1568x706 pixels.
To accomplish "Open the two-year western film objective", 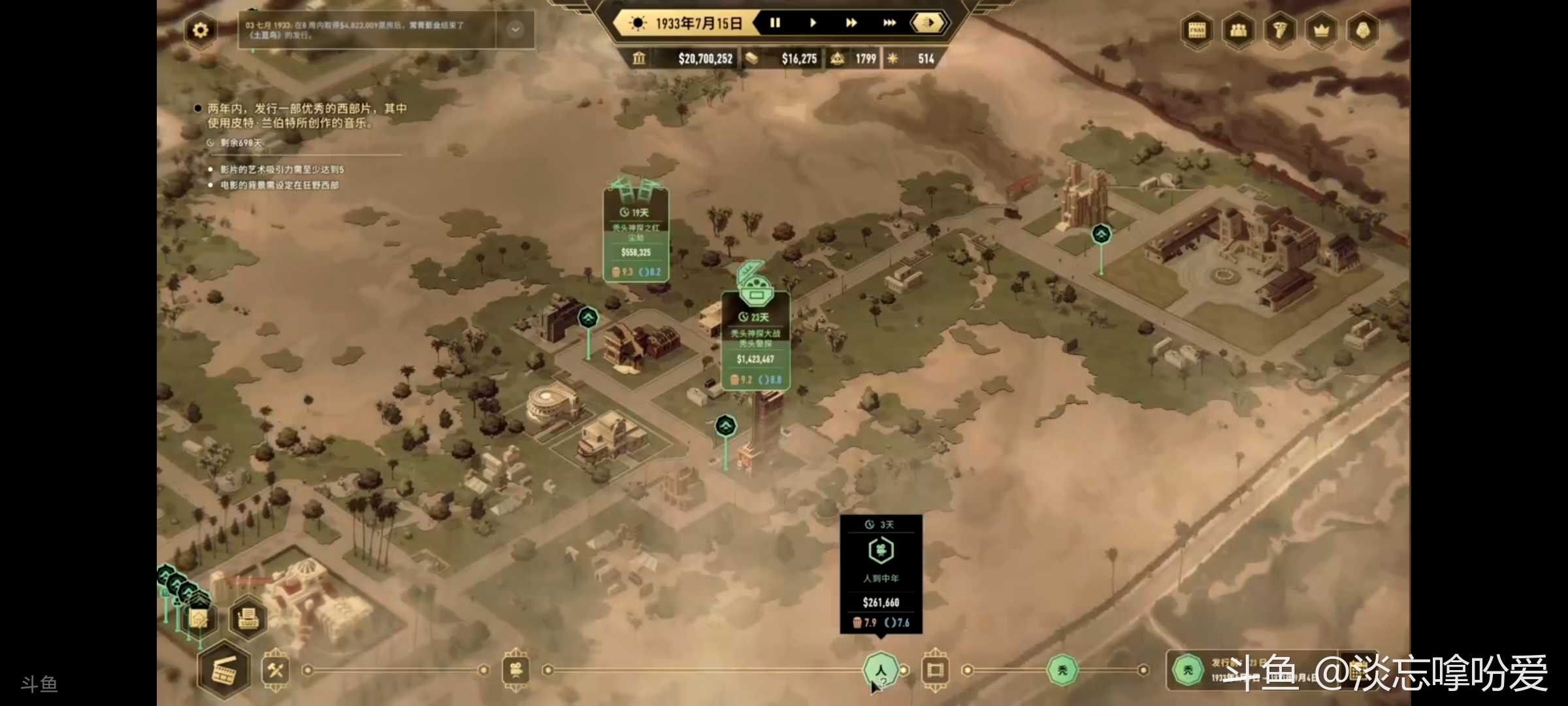I will coord(307,116).
